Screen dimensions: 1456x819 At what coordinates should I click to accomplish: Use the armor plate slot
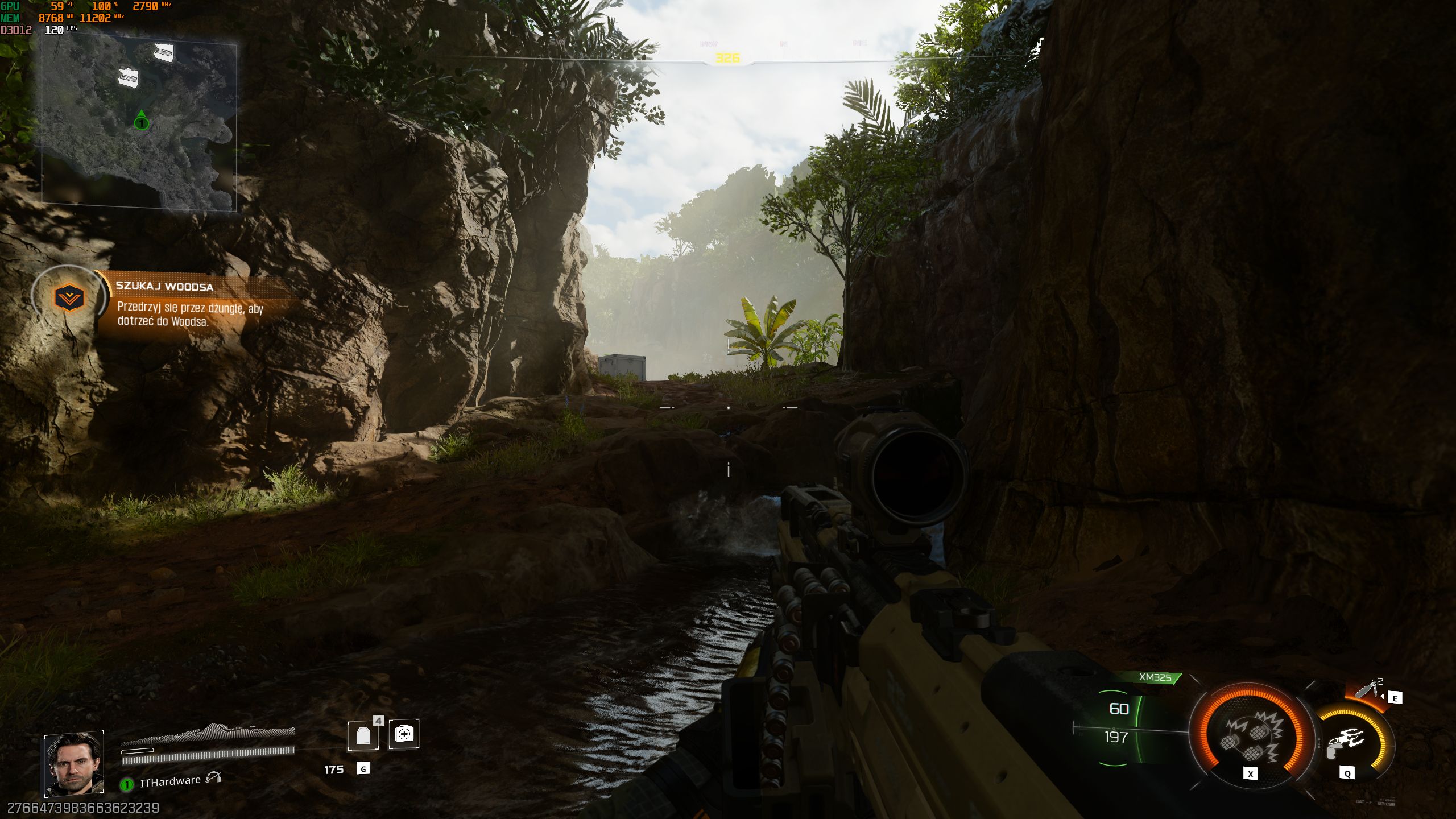(x=363, y=735)
